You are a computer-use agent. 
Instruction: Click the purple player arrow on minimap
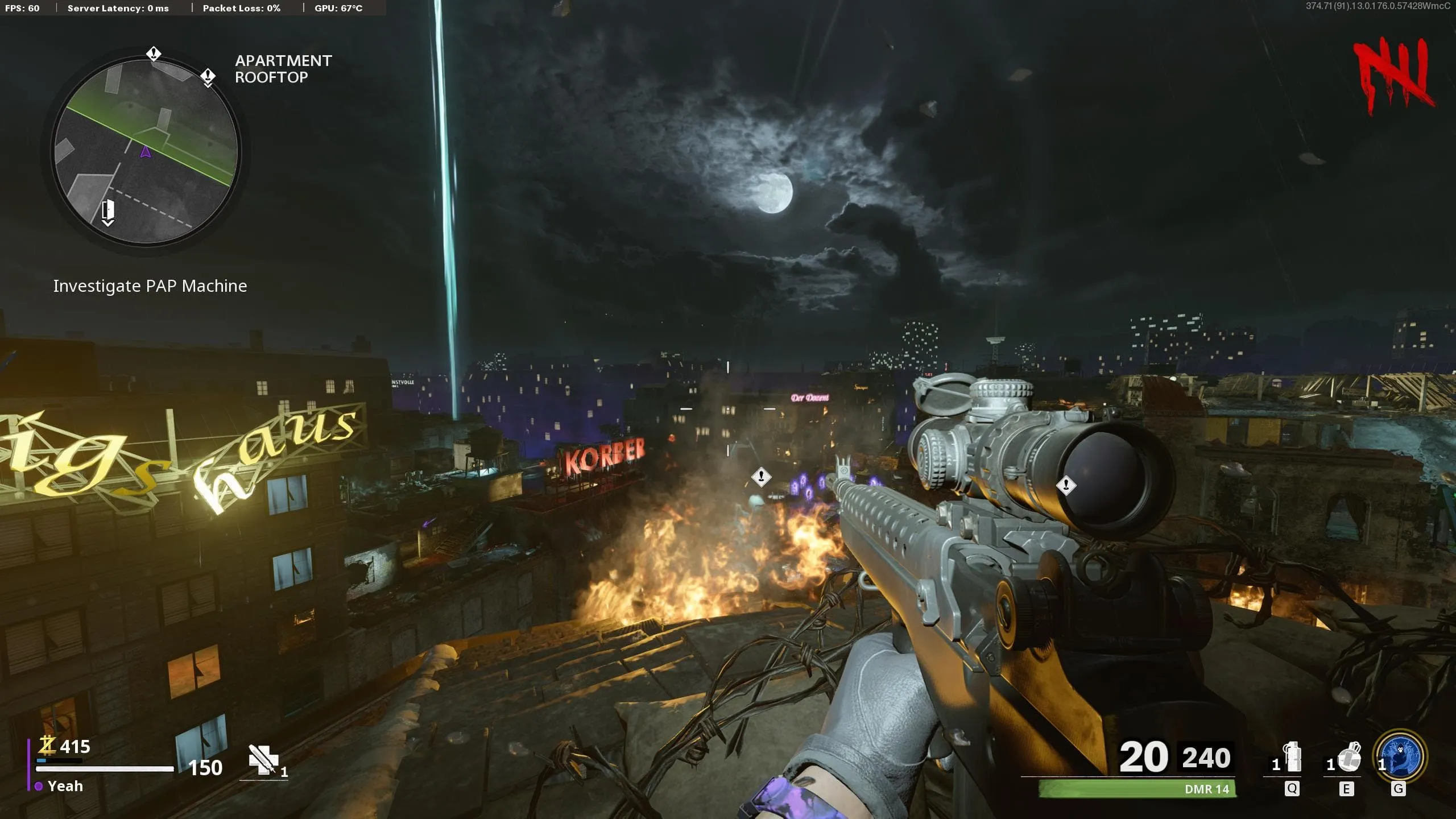[x=146, y=152]
